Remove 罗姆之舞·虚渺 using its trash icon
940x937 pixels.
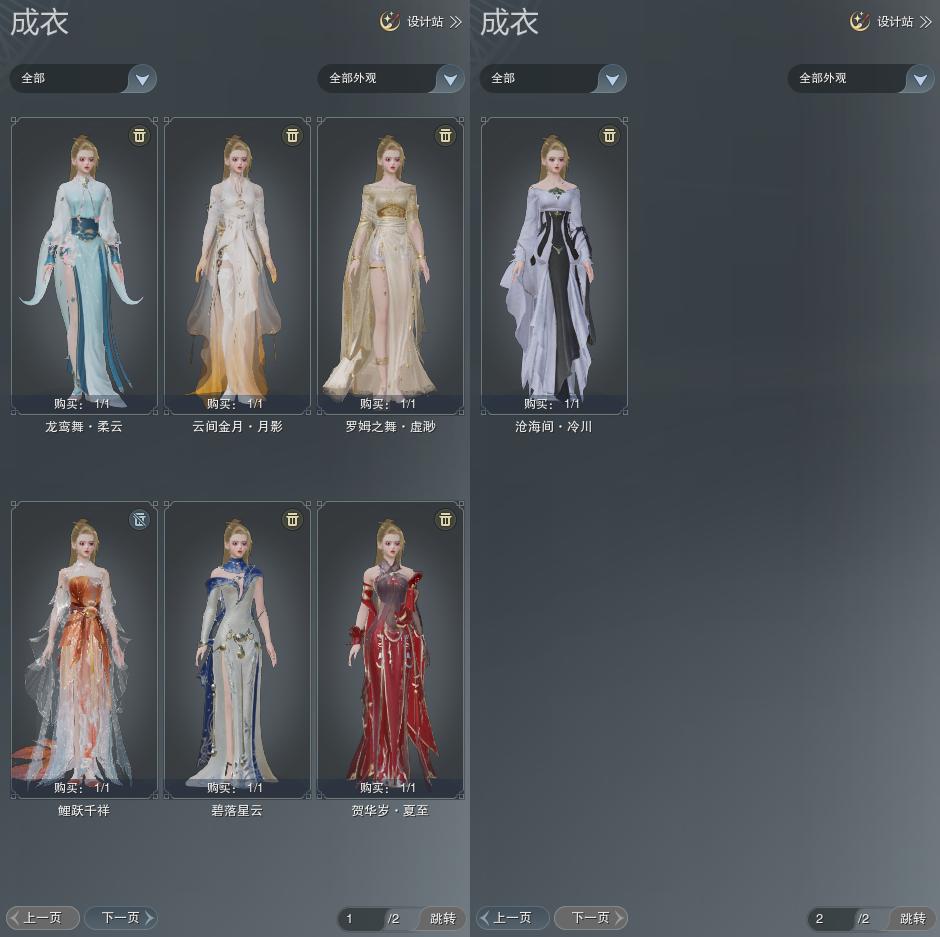445,135
